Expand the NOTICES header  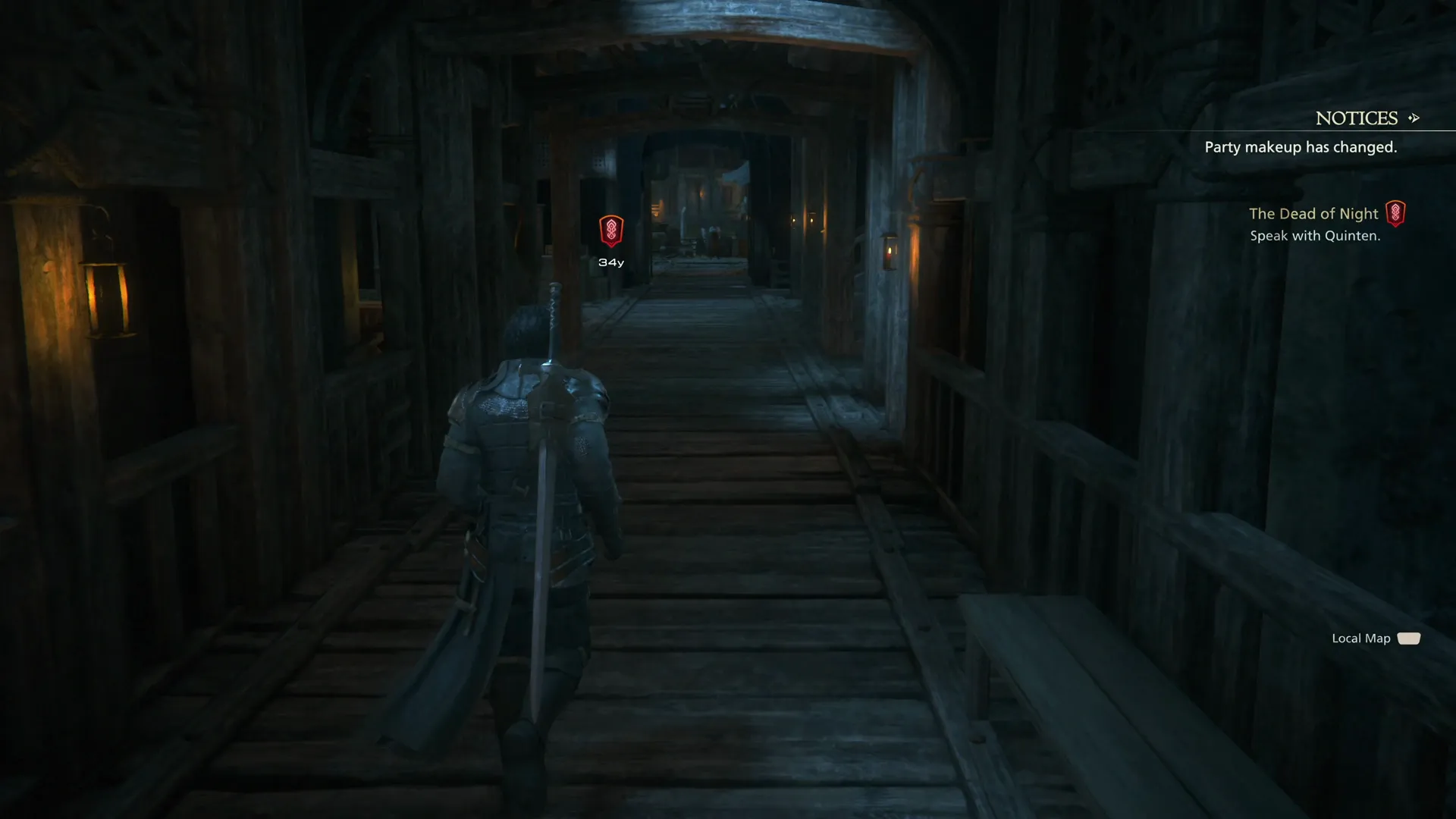point(1357,118)
